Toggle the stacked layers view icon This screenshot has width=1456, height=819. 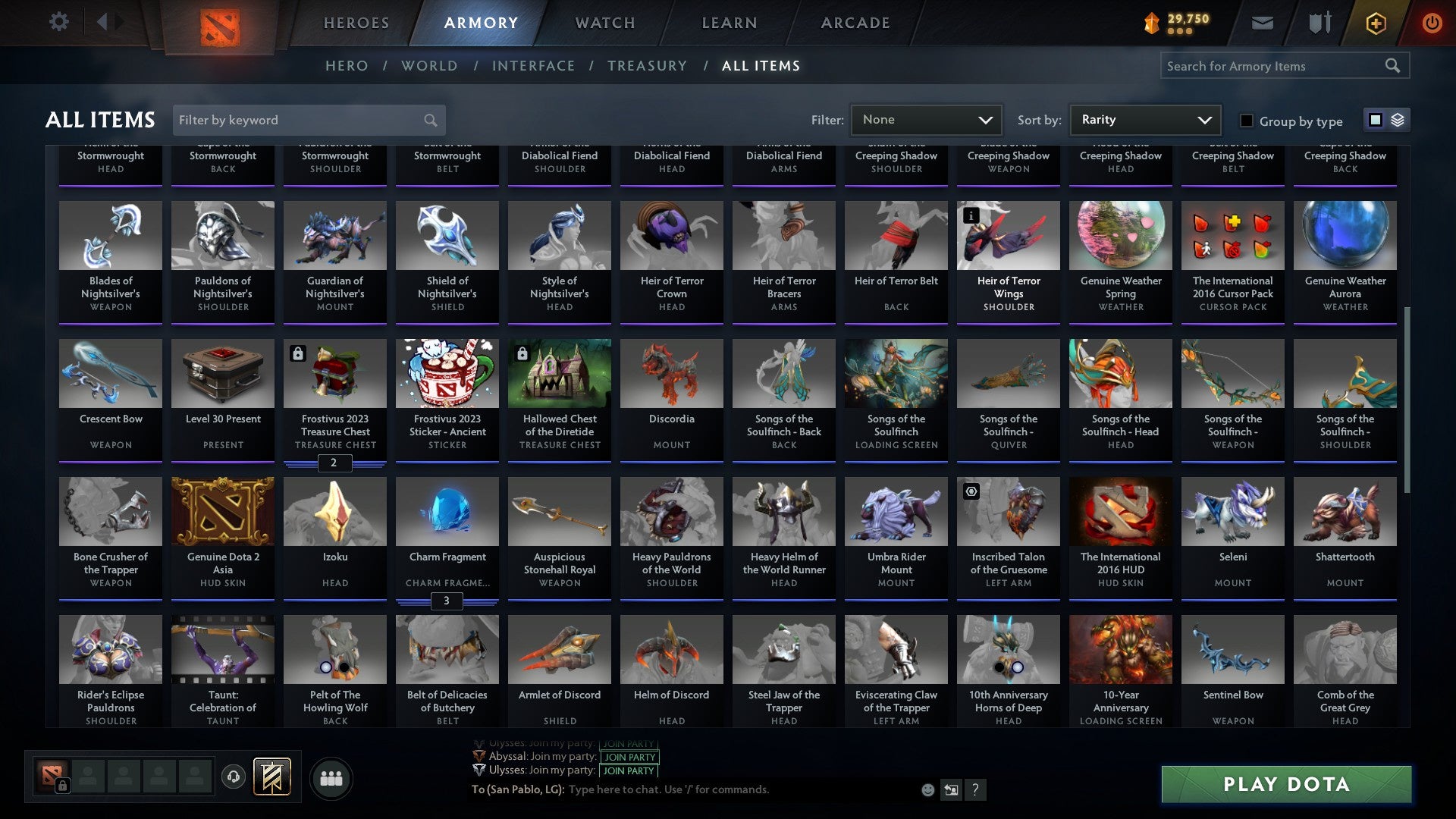1398,120
